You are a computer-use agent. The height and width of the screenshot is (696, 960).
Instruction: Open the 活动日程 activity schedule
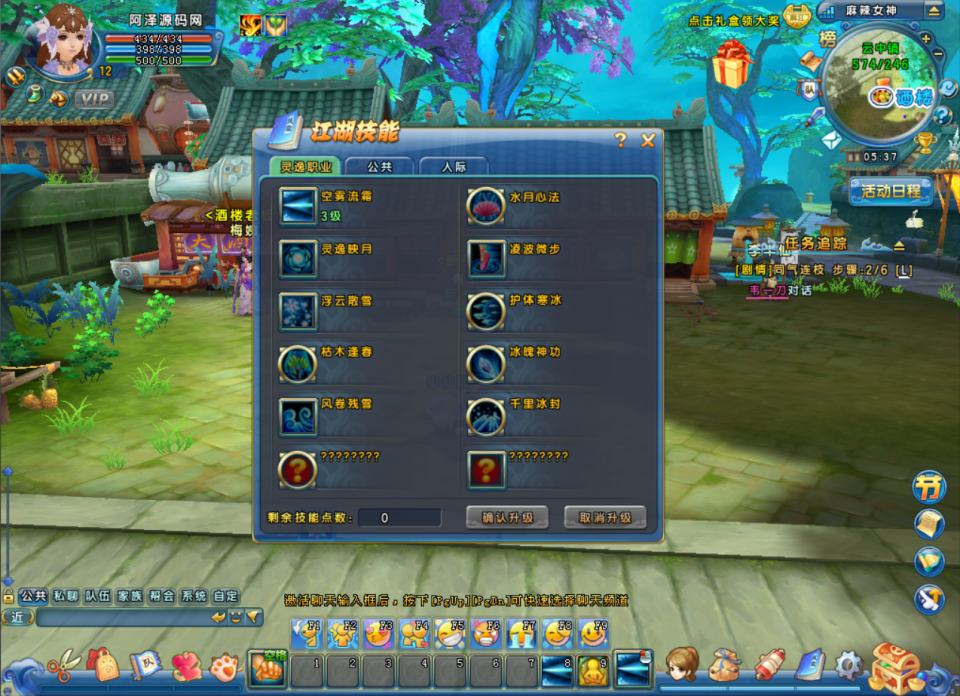coord(890,190)
